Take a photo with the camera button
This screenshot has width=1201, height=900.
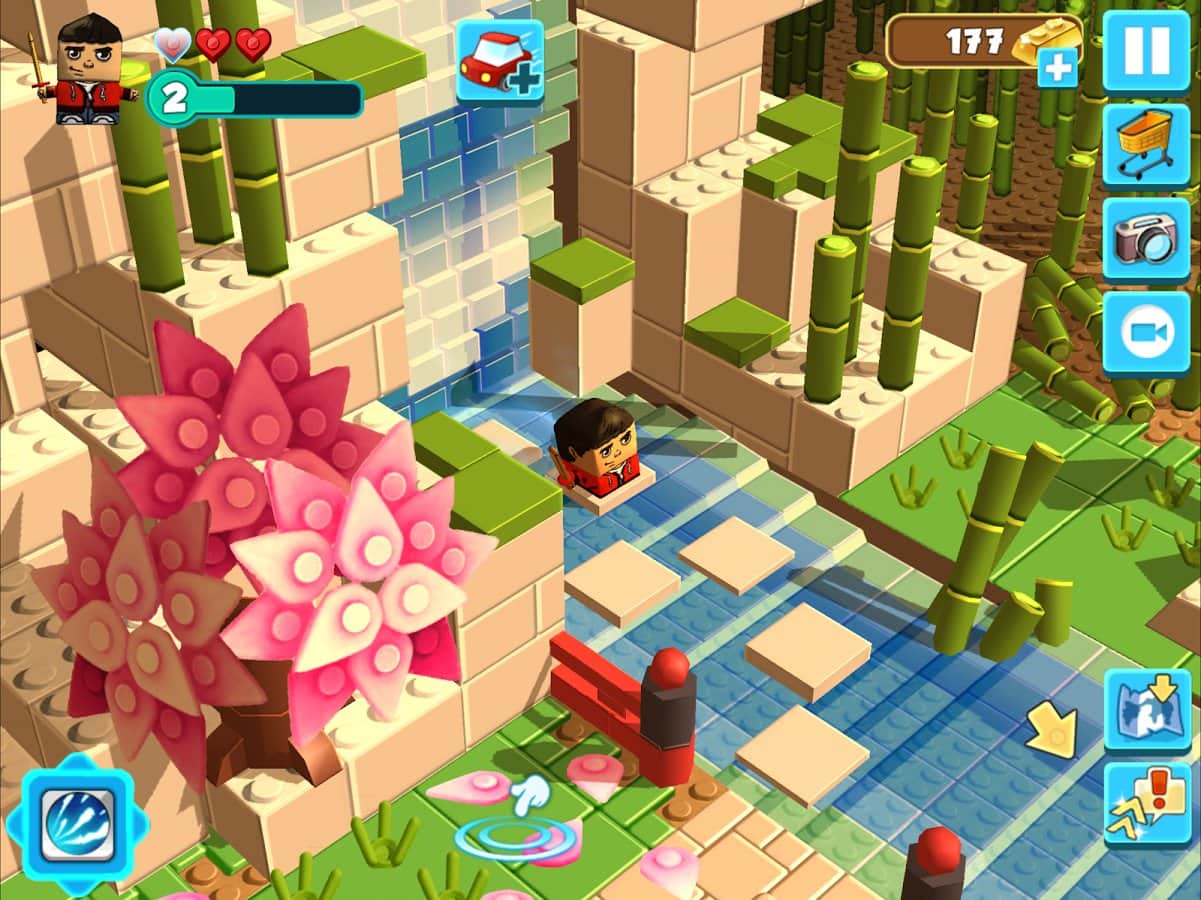1146,239
